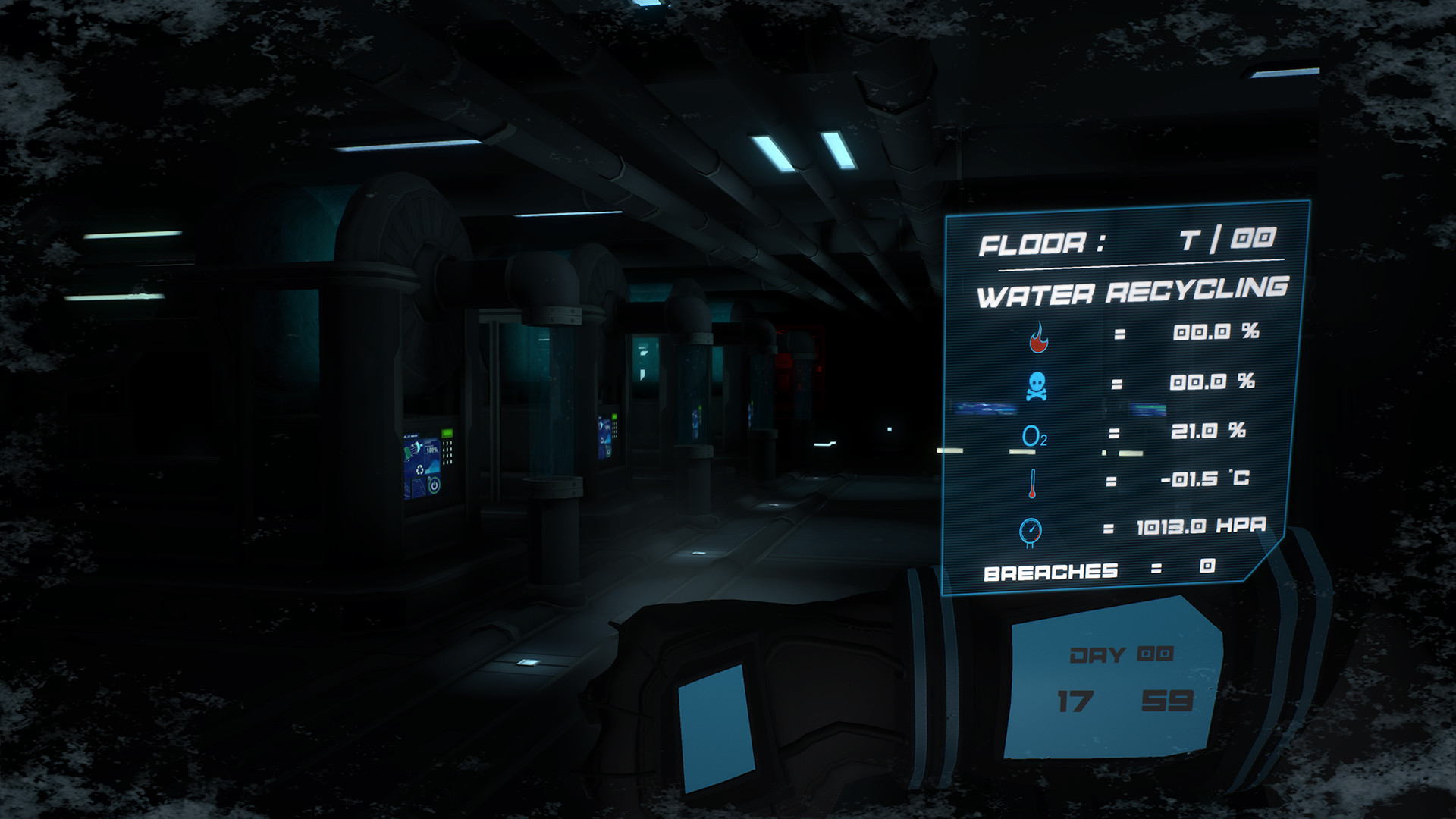Select the O2 oxygen level icon
Viewport: 1456px width, 819px height.
[1036, 434]
